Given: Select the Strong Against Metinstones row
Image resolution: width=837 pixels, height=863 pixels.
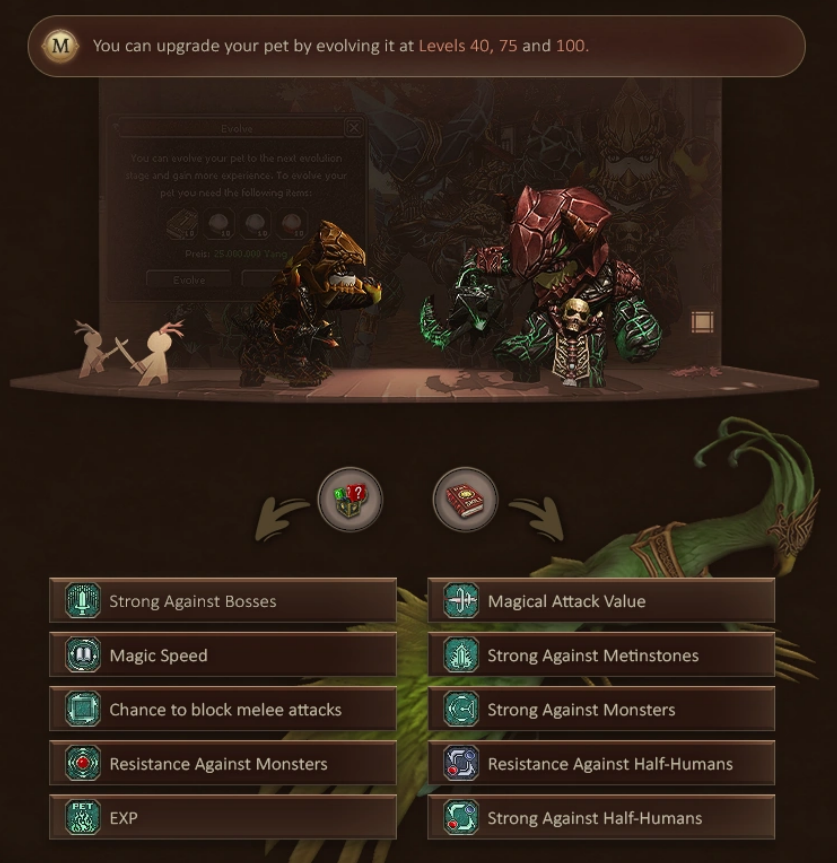Looking at the screenshot, I should point(601,655).
